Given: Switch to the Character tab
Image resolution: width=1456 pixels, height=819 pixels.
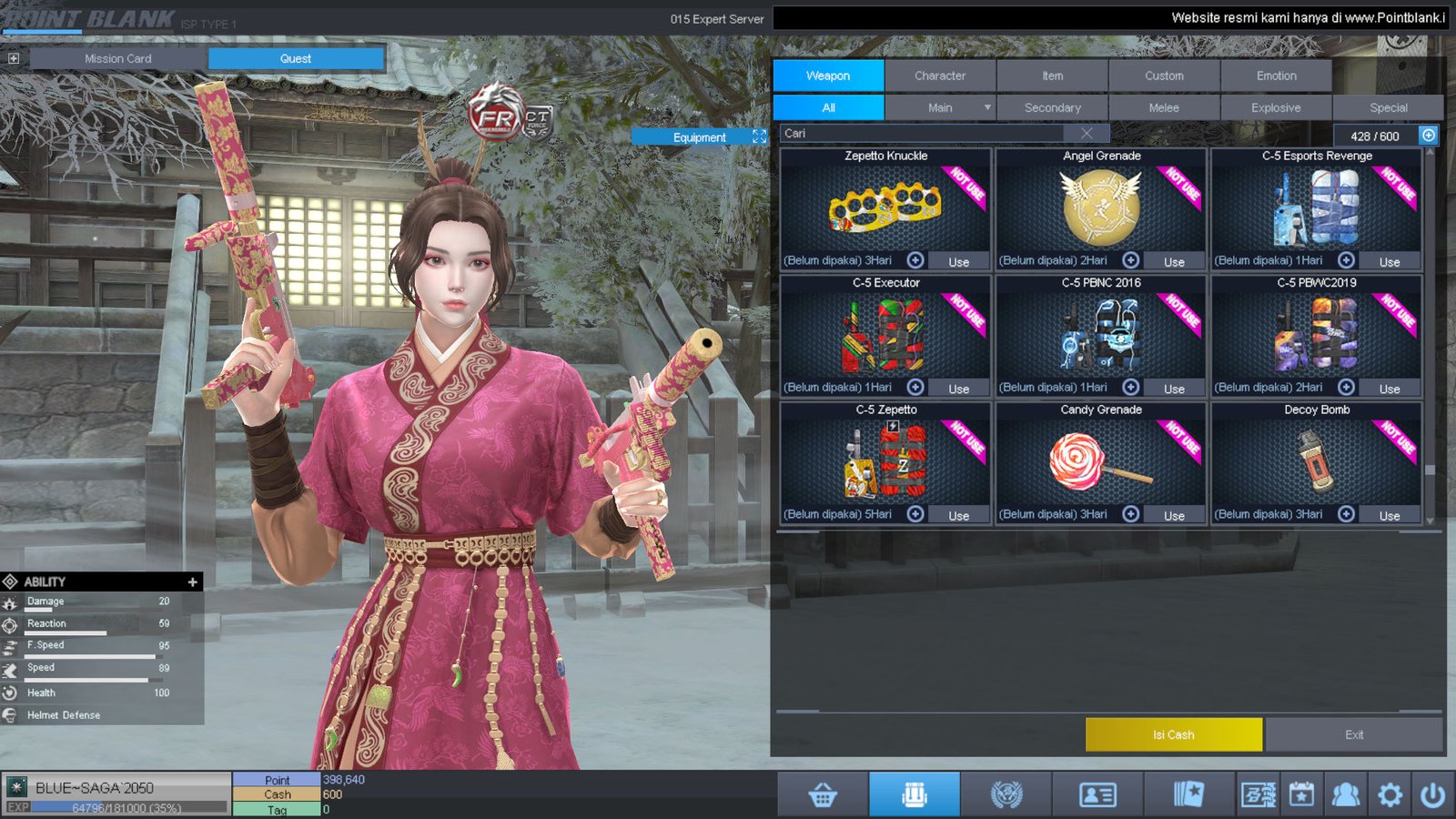Looking at the screenshot, I should pos(940,76).
